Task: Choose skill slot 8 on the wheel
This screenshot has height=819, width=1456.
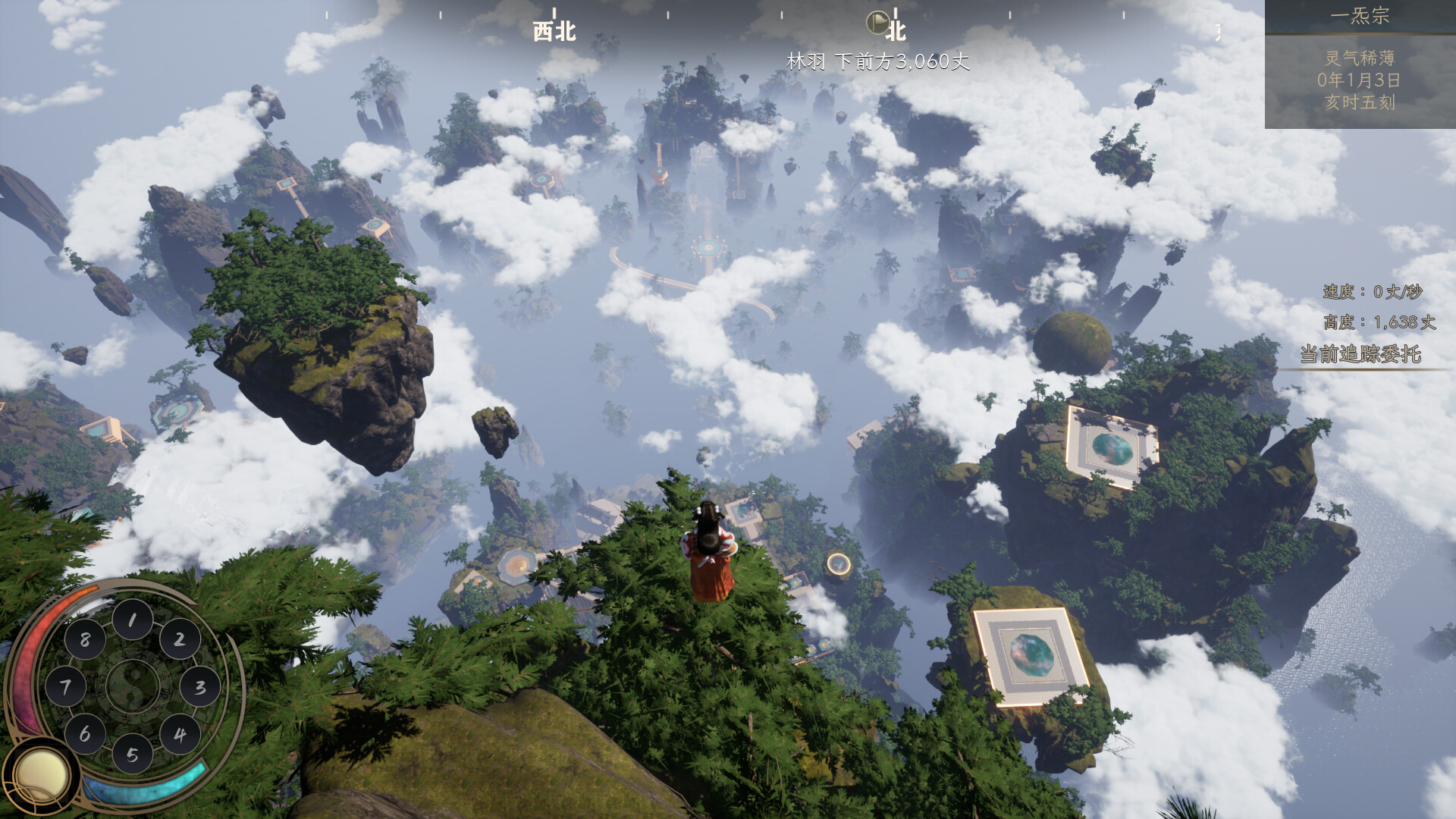Action: coord(85,639)
